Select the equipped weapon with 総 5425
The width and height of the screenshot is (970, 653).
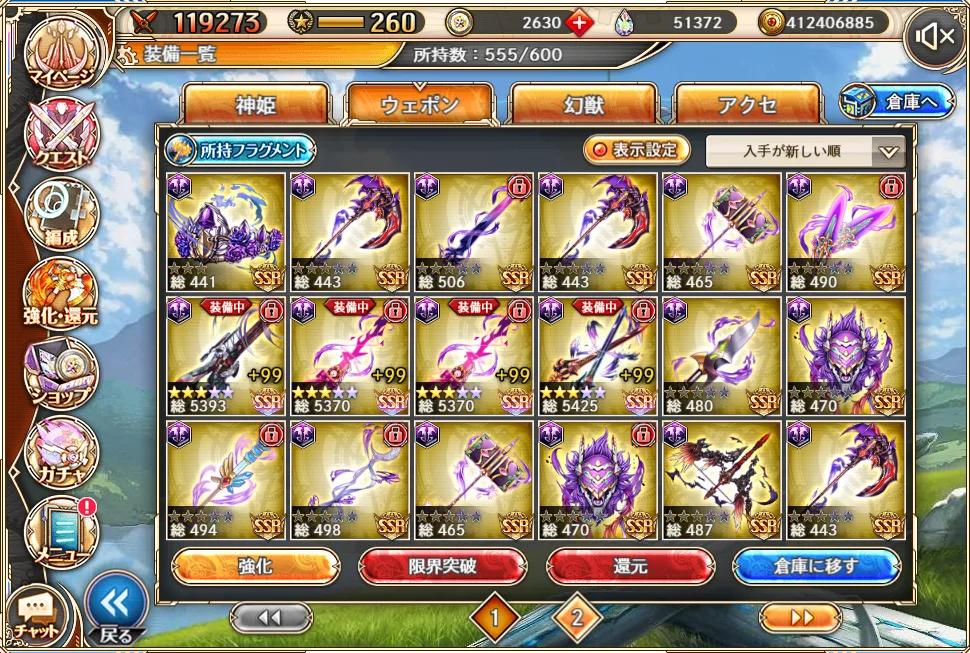click(x=597, y=355)
